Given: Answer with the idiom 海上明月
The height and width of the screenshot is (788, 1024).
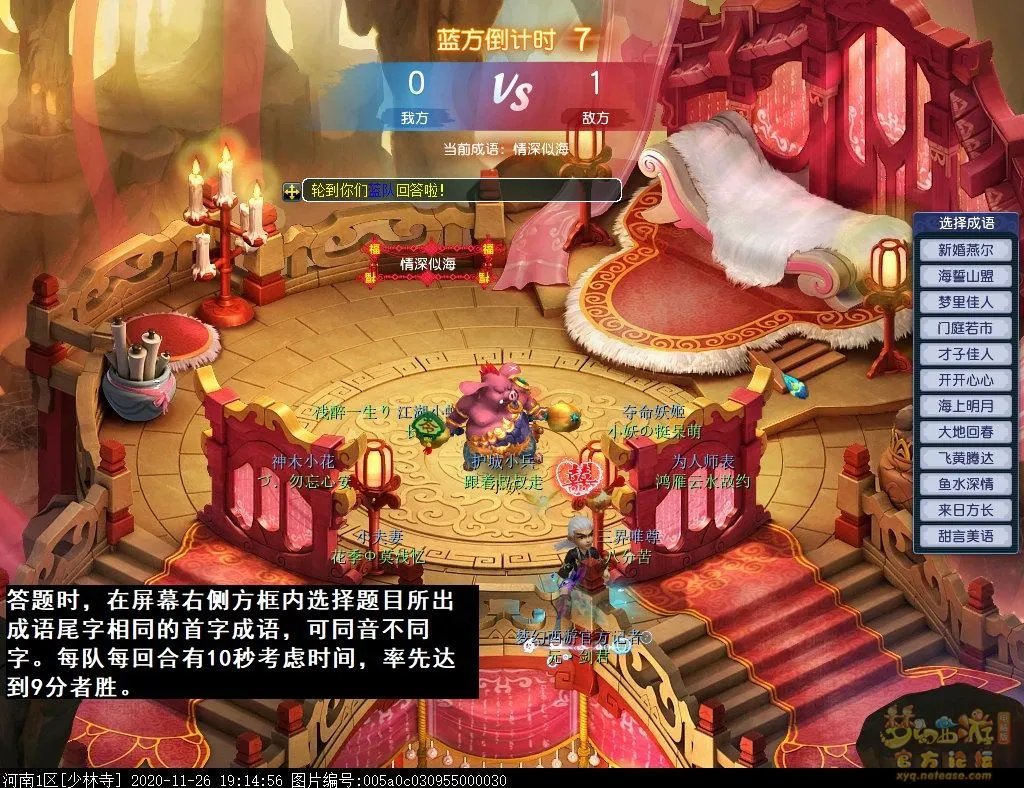Looking at the screenshot, I should (x=965, y=406).
